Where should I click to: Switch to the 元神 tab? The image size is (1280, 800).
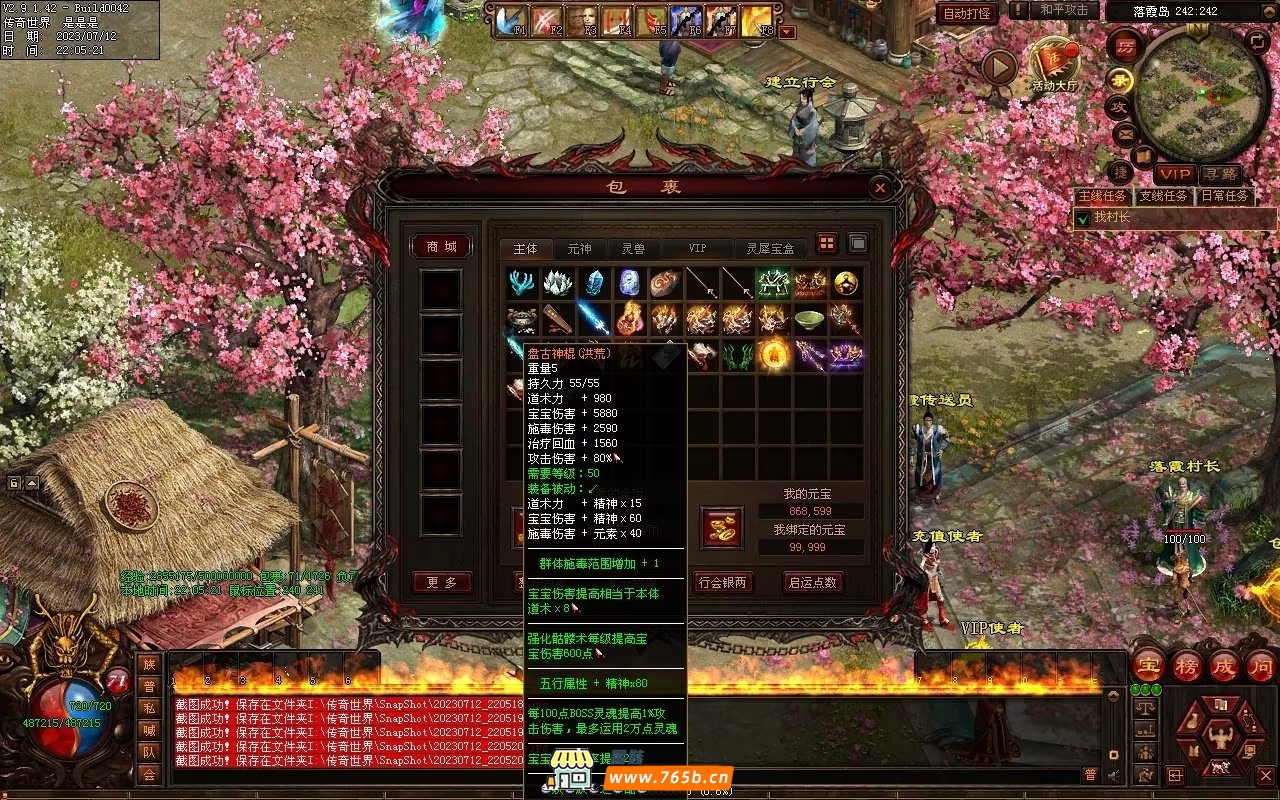[x=579, y=249]
